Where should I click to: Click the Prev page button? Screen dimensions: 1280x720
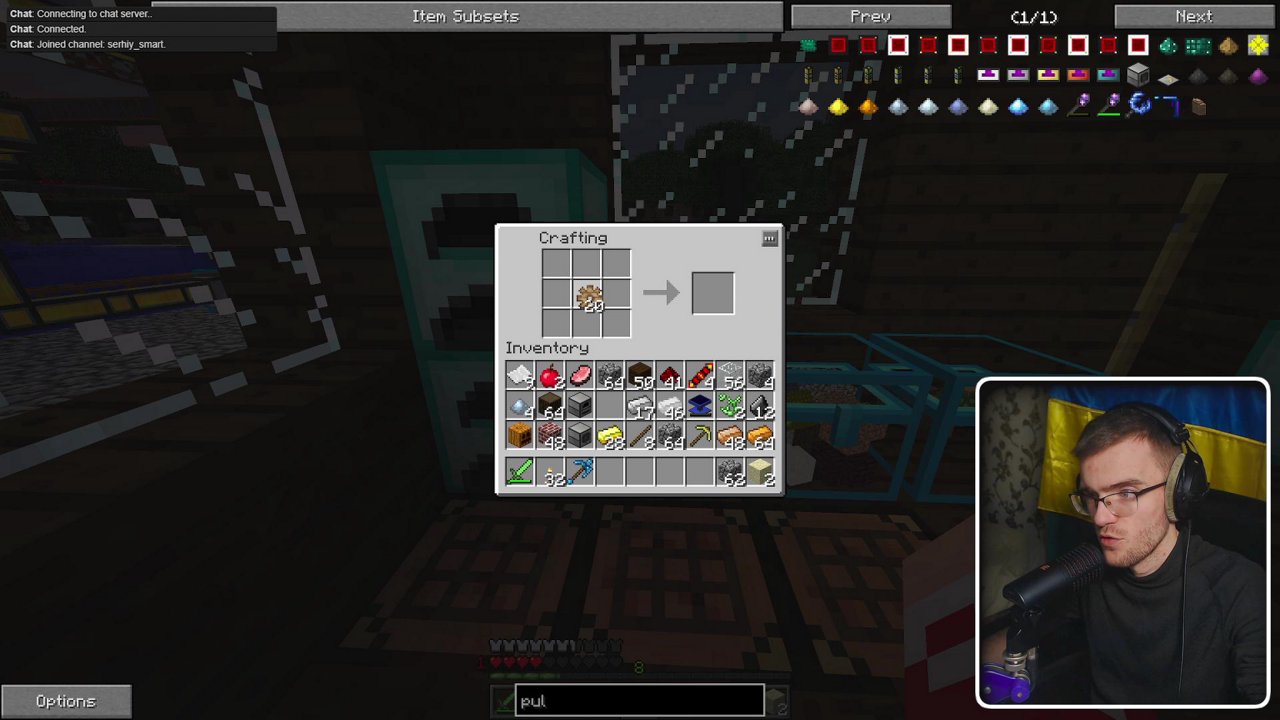pos(869,15)
